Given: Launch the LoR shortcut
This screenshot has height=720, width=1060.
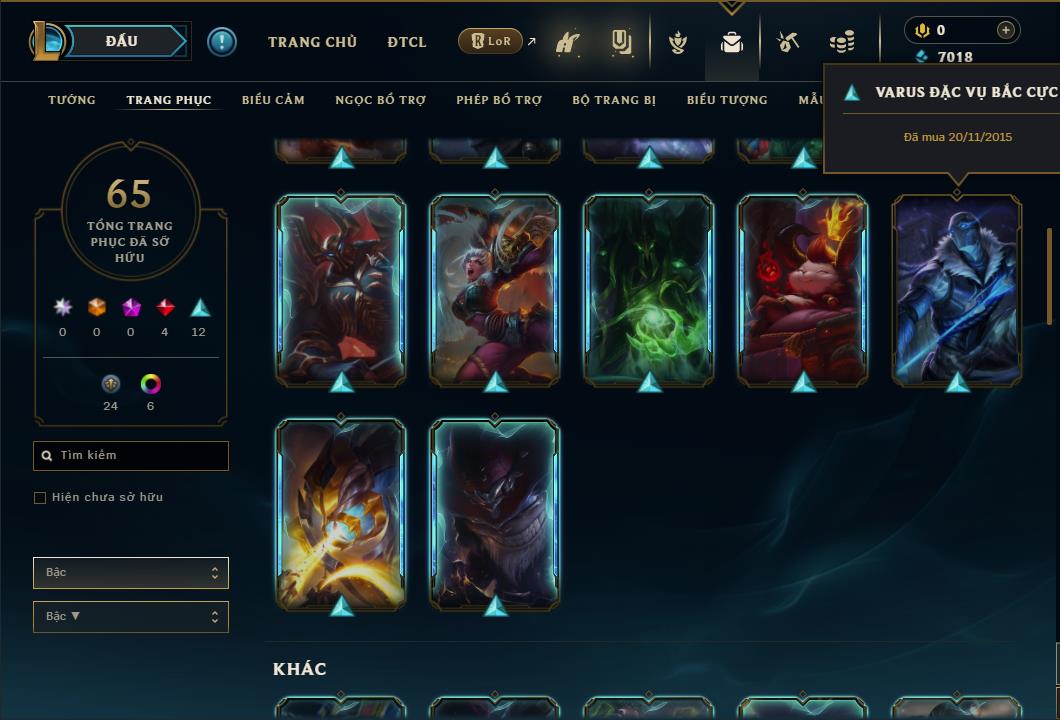Looking at the screenshot, I should coord(491,42).
